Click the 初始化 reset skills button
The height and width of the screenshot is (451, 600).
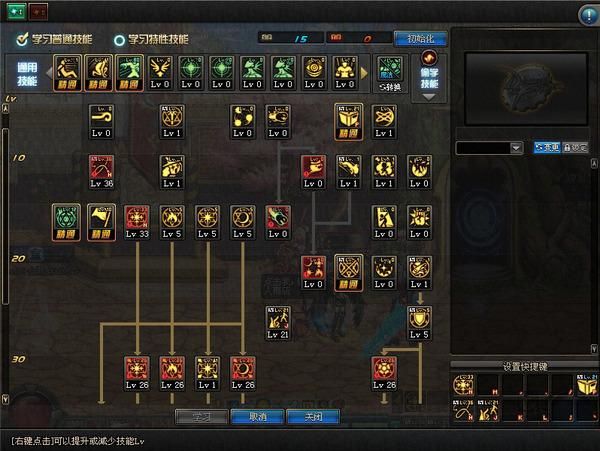420,39
